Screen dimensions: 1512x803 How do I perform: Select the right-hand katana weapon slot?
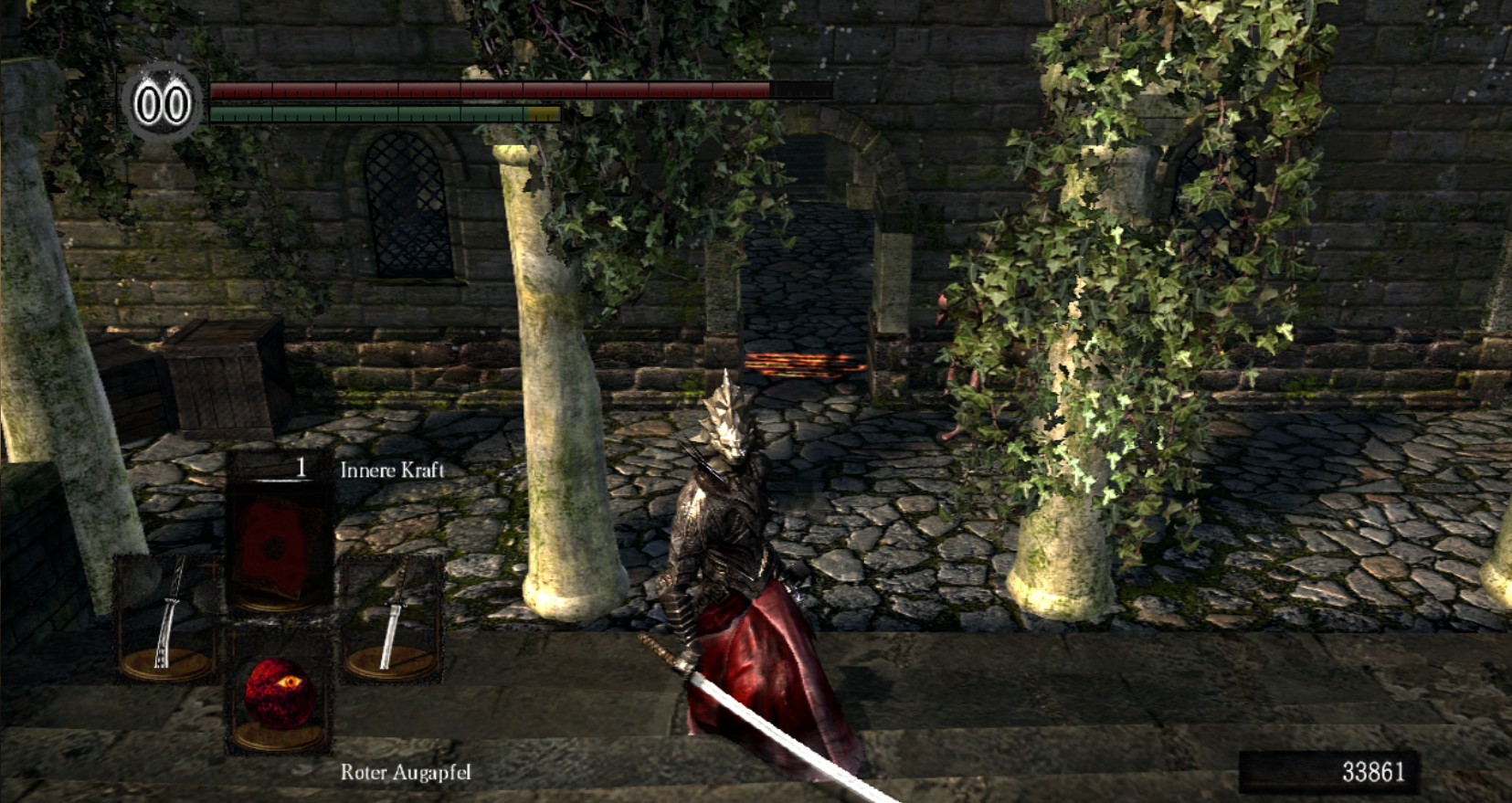coord(392,618)
